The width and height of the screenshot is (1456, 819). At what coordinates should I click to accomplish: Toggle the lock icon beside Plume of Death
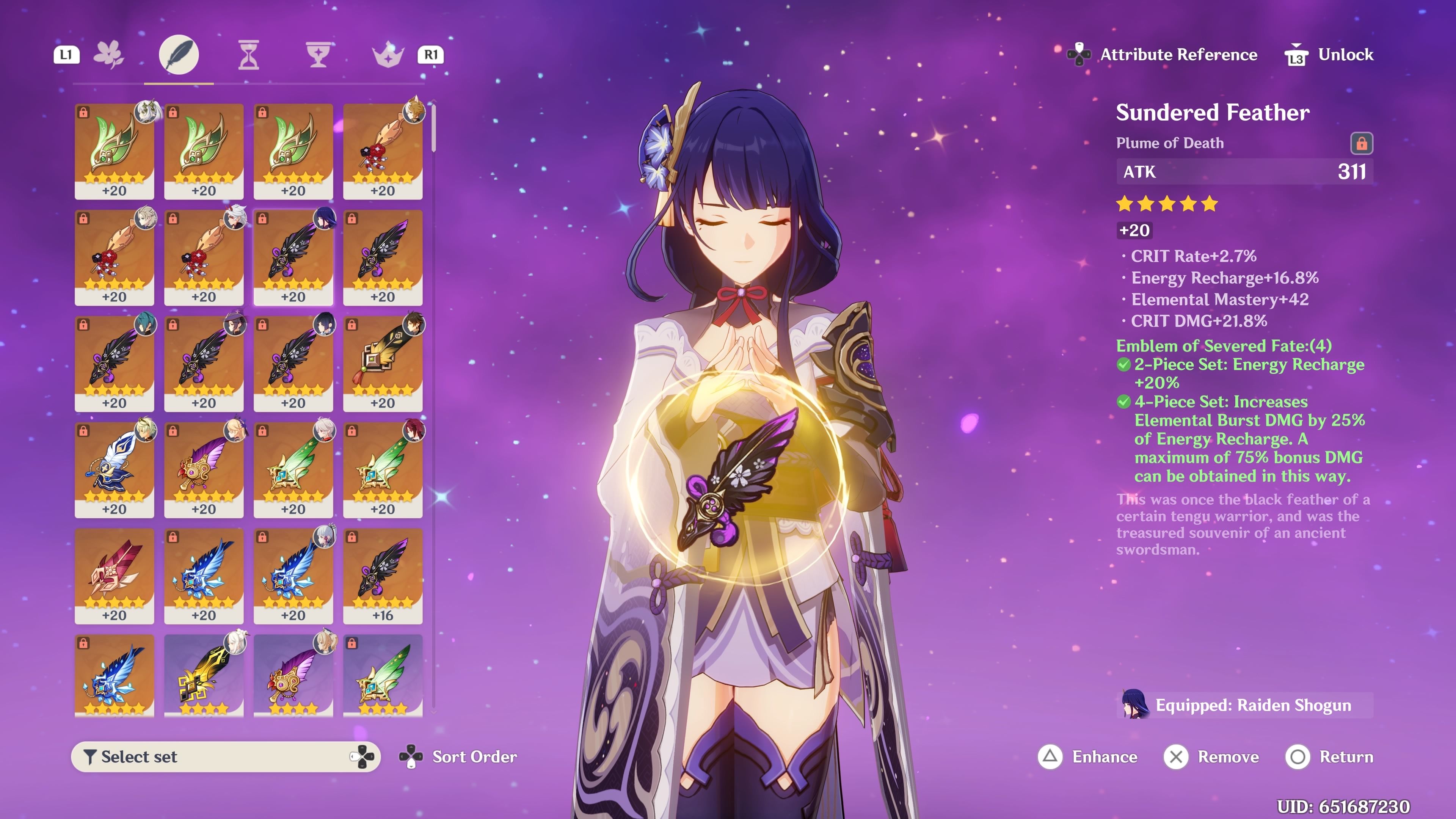[1361, 144]
